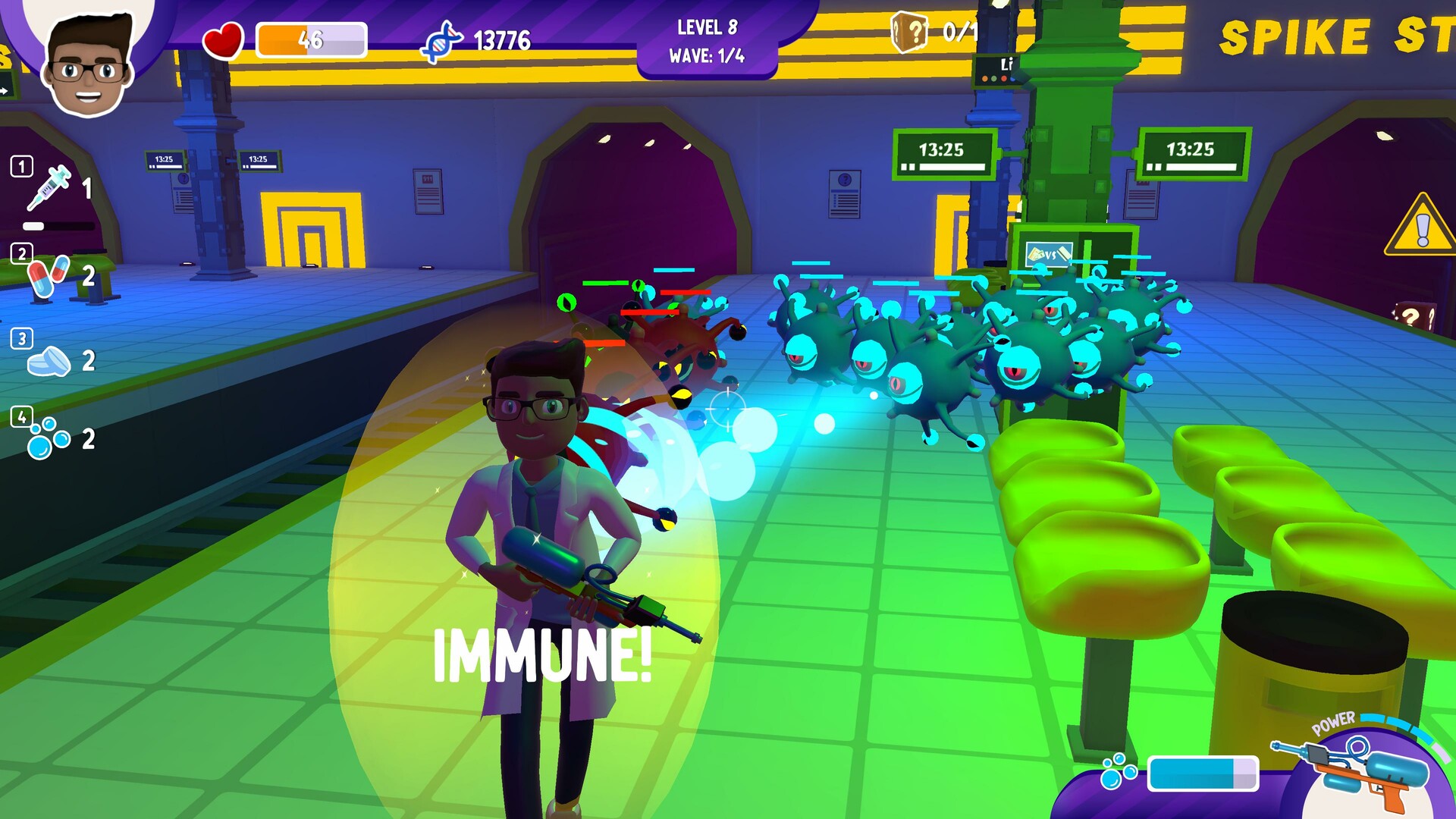The width and height of the screenshot is (1456, 819).
Task: Select the tablets item in slot 3
Action: point(47,360)
